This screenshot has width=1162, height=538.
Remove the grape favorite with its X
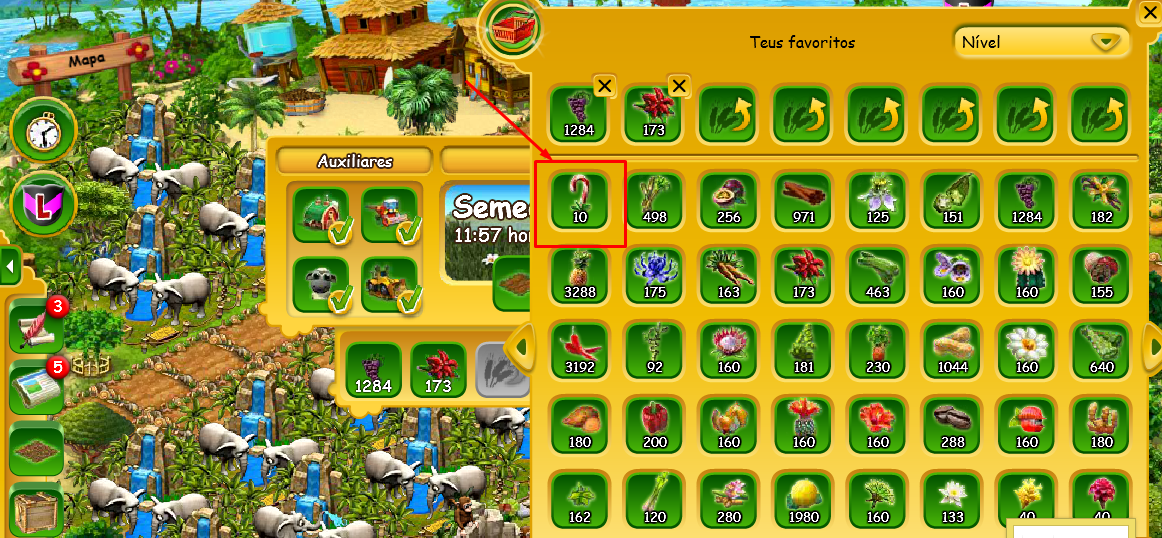[604, 86]
